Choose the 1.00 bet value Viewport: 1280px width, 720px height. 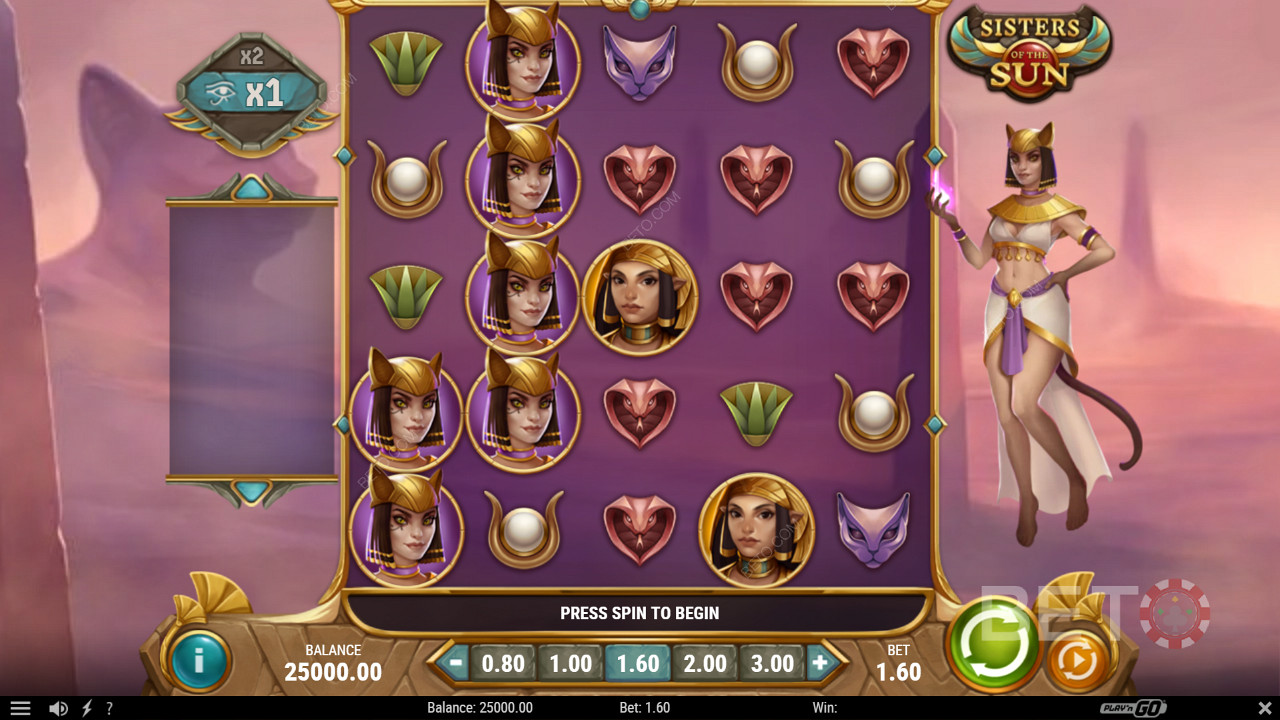571,663
